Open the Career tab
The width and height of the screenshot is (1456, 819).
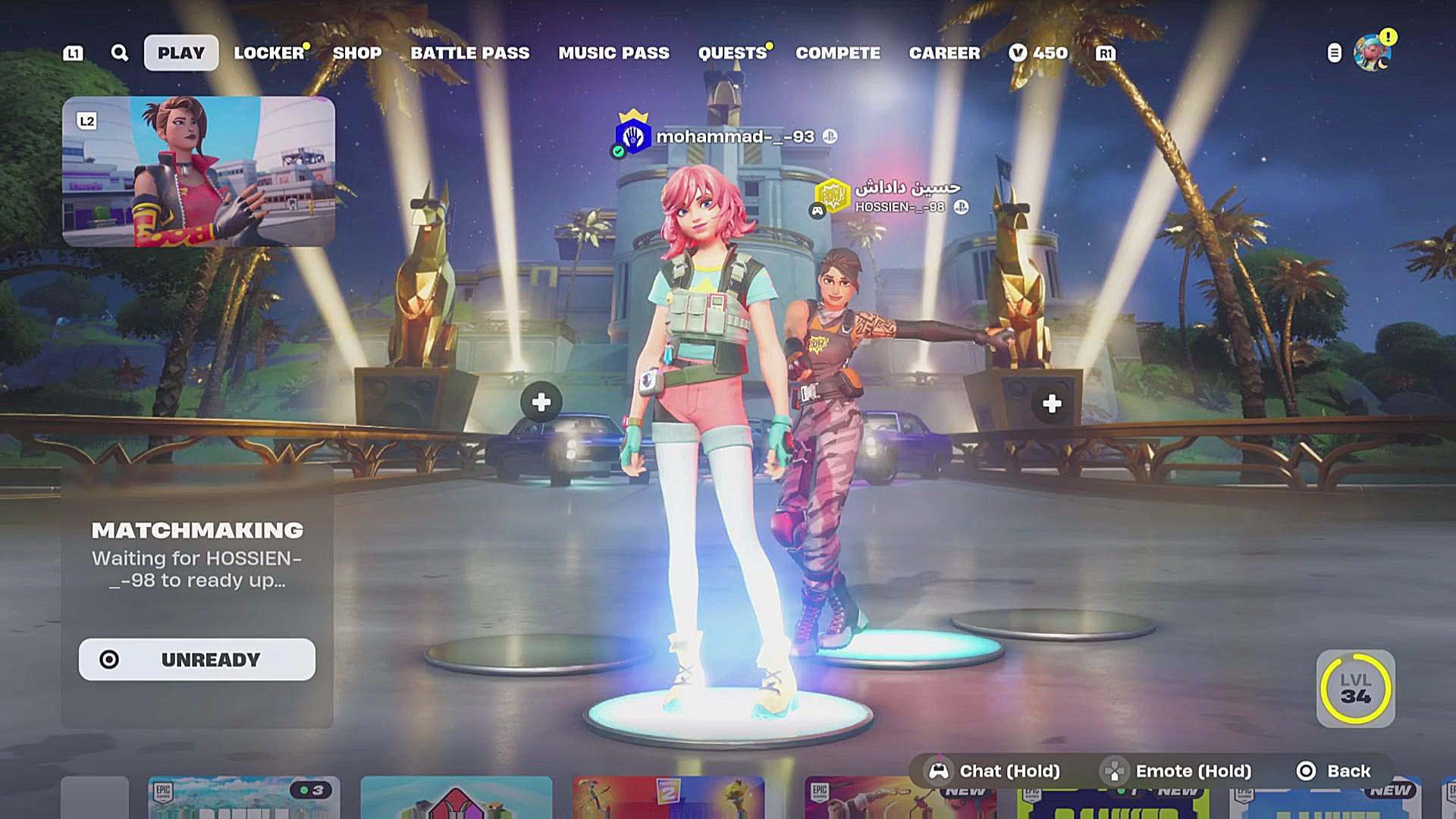pyautogui.click(x=945, y=53)
